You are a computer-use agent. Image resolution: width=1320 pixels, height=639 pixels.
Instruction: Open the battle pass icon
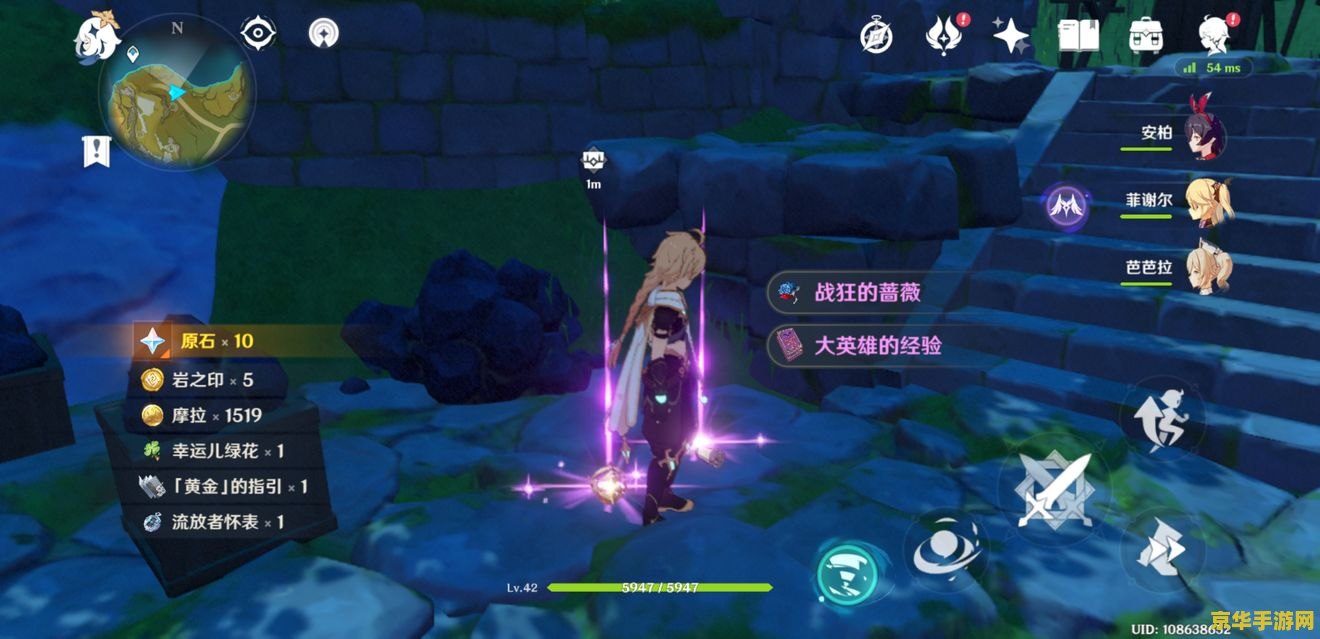(x=942, y=37)
